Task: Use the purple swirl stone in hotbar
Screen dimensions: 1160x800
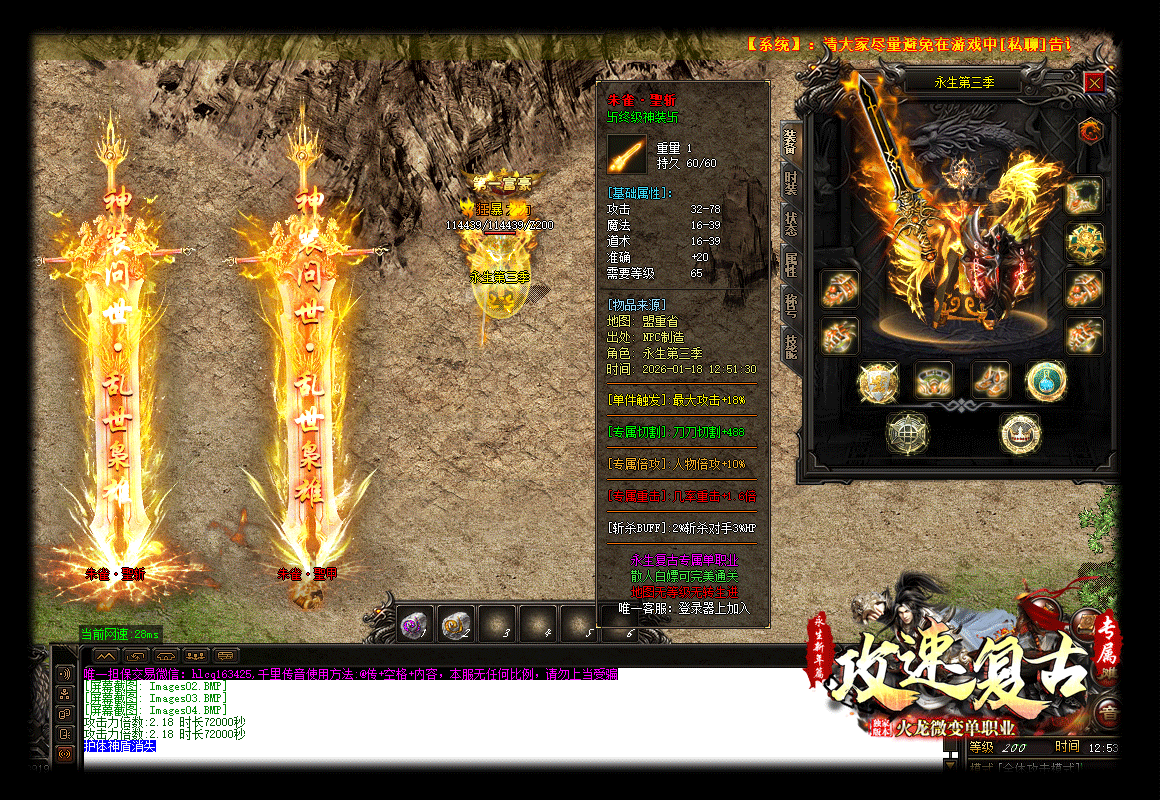Action: (x=414, y=624)
